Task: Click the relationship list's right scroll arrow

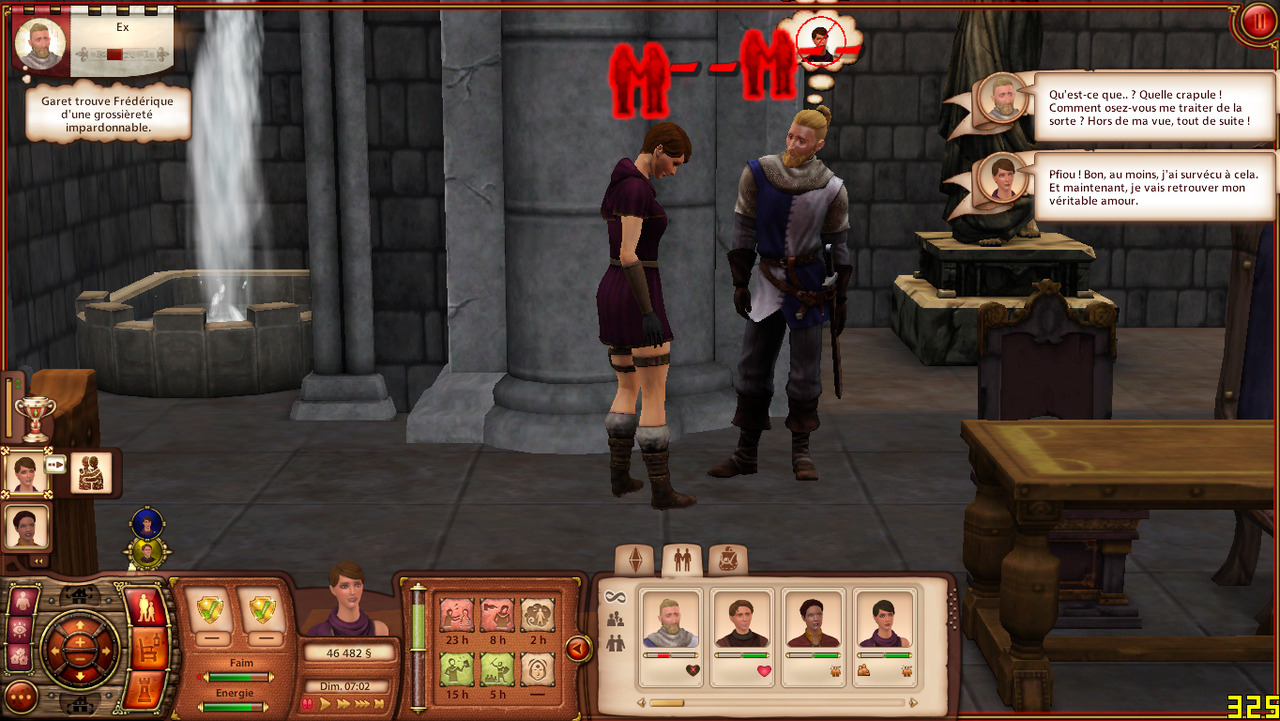Action: click(x=913, y=702)
